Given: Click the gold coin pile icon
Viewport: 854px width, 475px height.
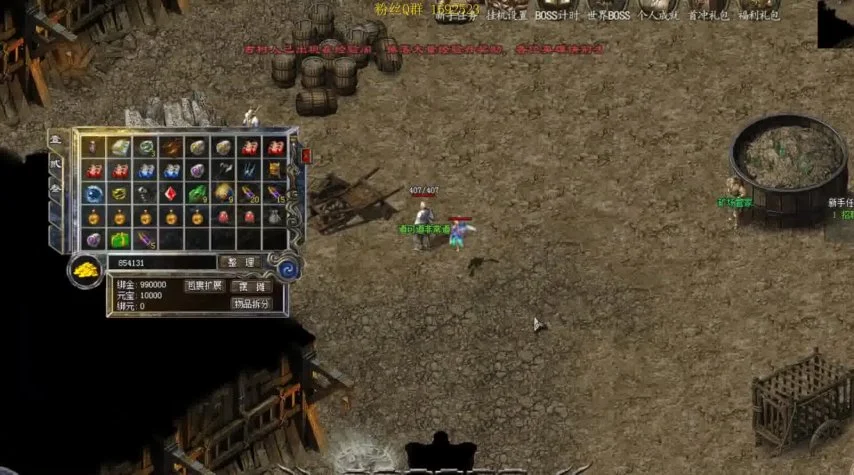Looking at the screenshot, I should coord(86,270).
